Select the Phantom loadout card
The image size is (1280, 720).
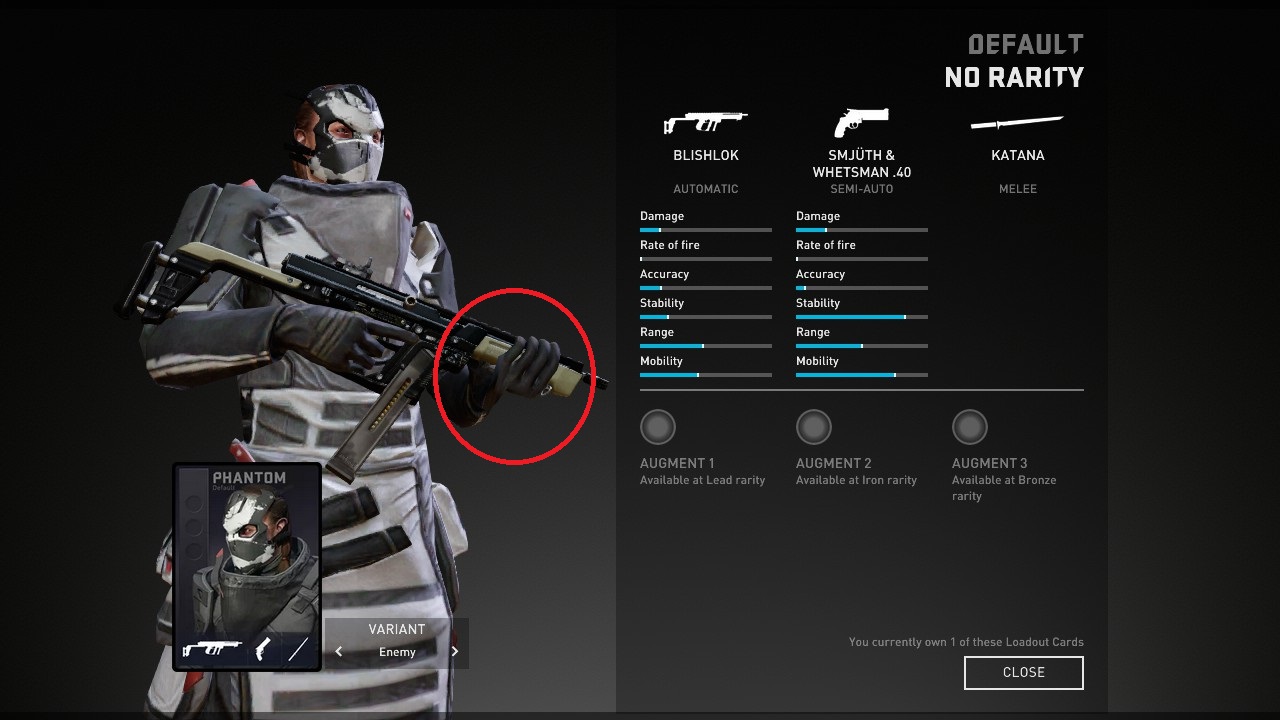click(x=247, y=565)
